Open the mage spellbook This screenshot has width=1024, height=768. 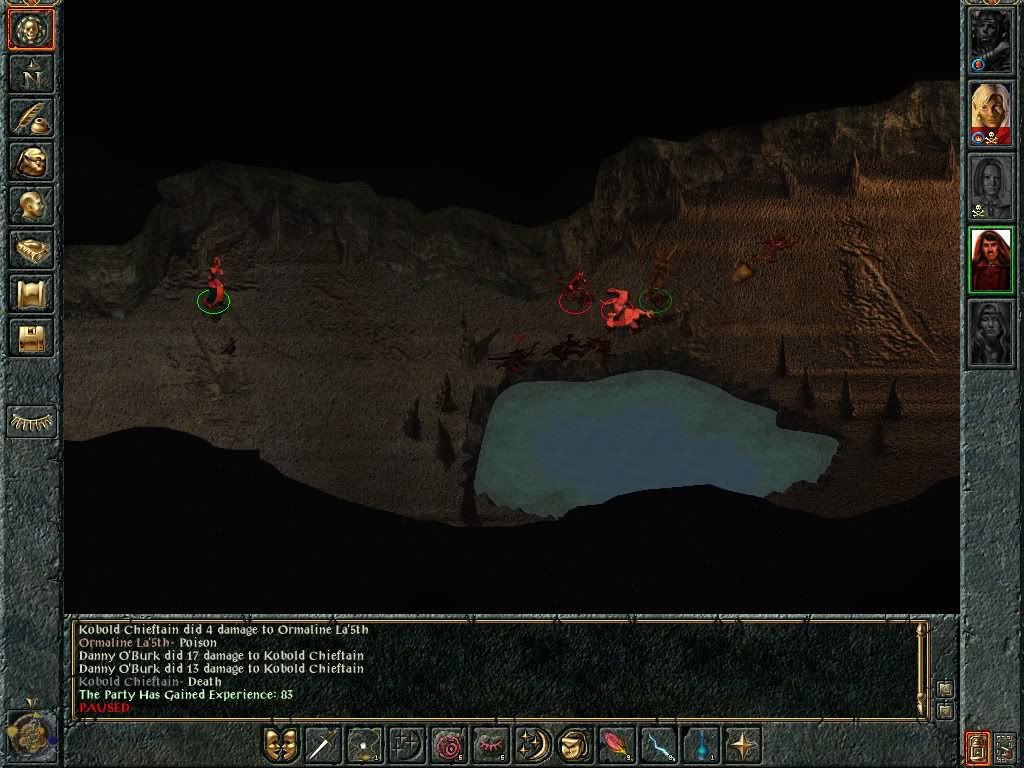(31, 249)
